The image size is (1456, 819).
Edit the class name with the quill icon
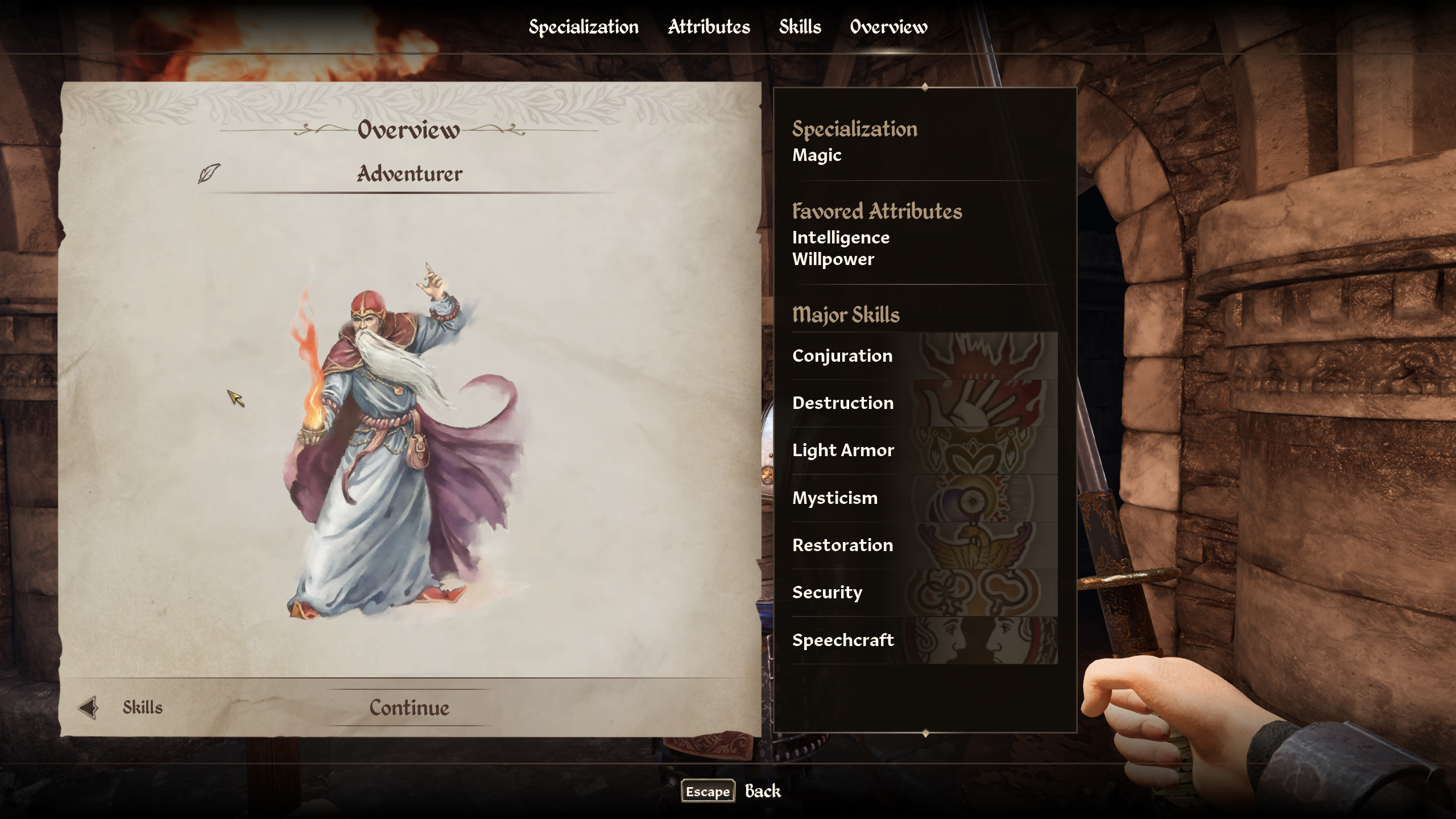[x=209, y=173]
